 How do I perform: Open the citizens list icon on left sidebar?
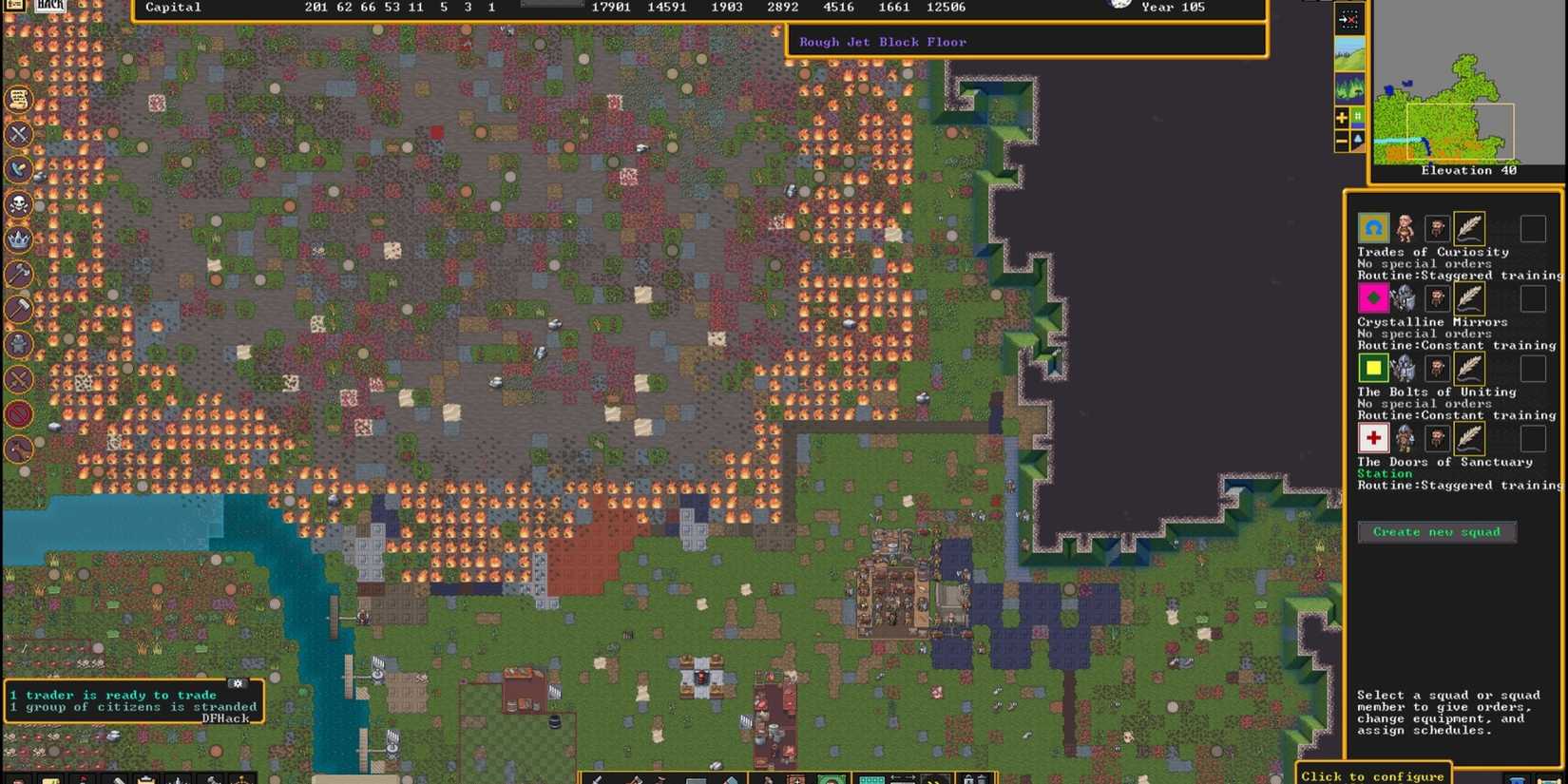tap(17, 99)
